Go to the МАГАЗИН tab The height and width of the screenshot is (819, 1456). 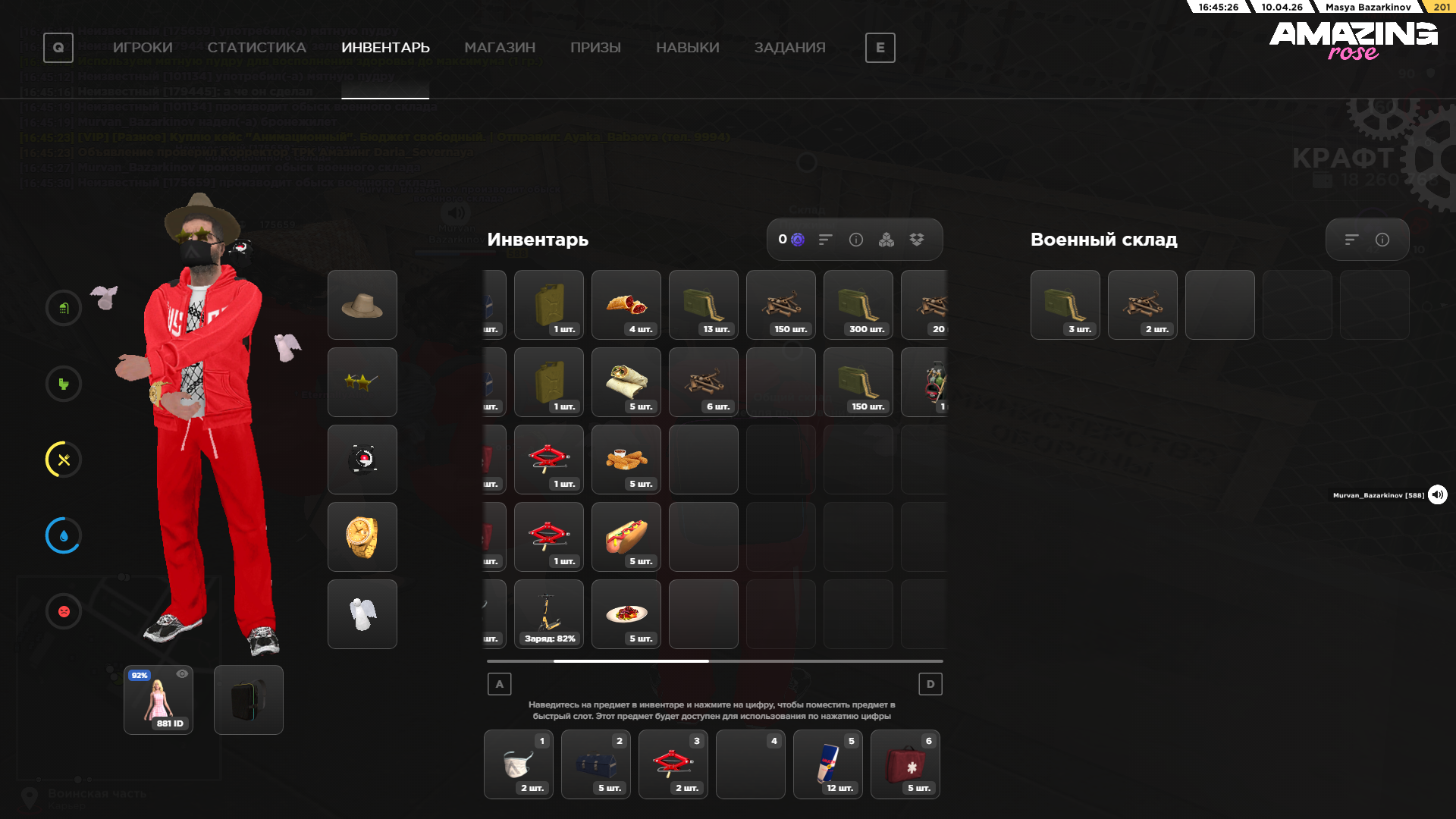(x=500, y=48)
